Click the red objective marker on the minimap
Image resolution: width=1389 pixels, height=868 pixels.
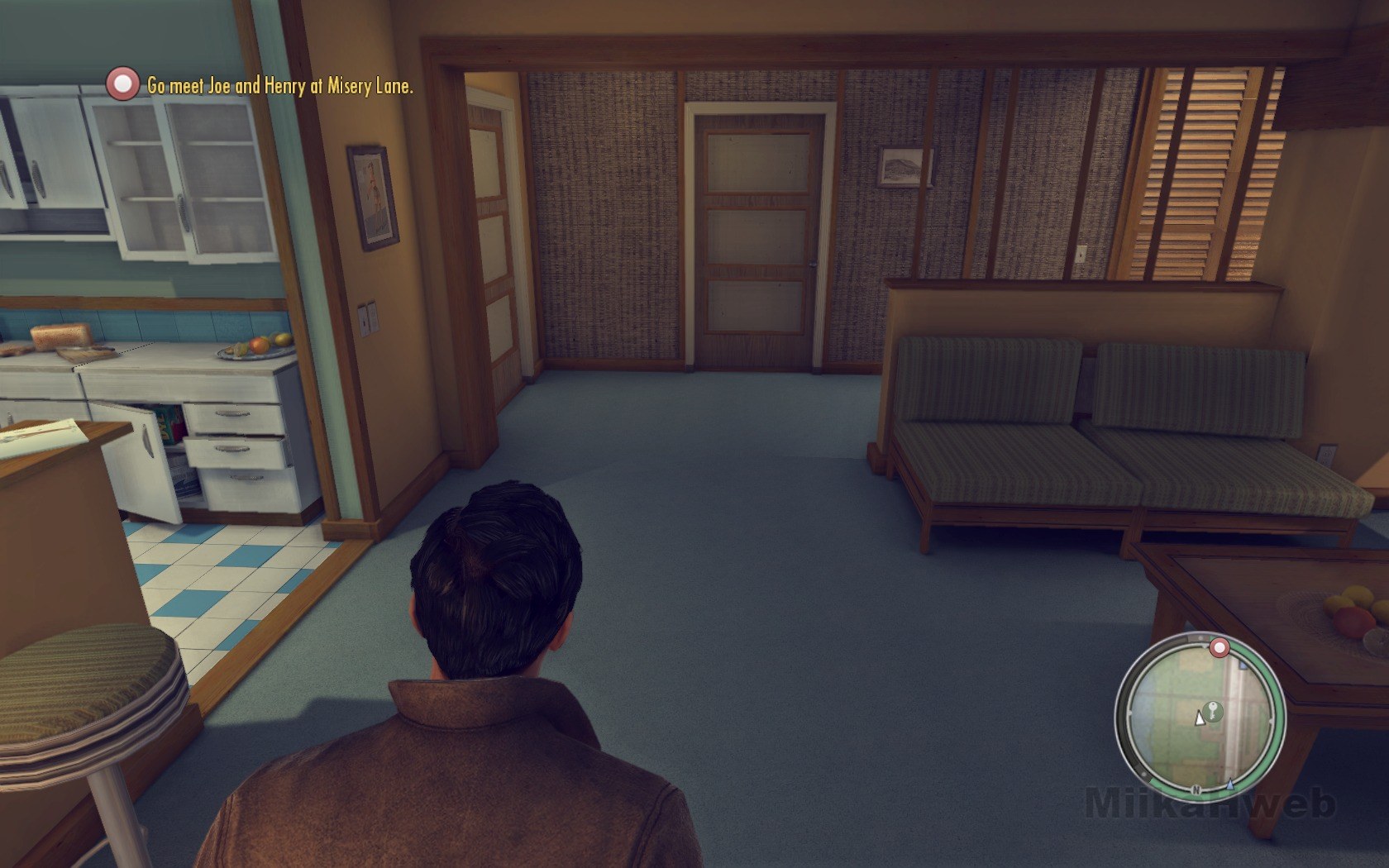point(1218,647)
